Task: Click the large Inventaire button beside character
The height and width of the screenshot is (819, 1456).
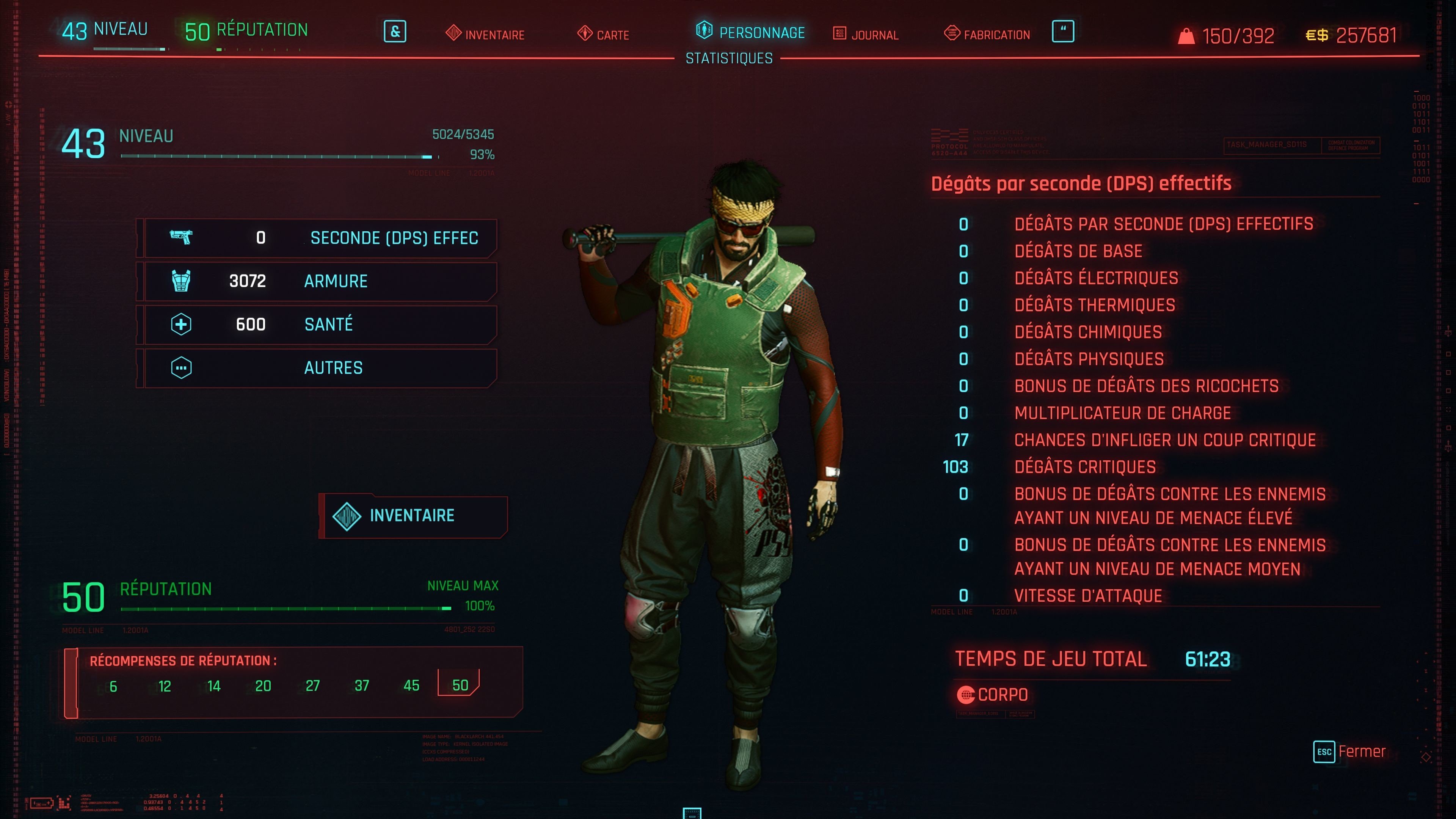Action: pyautogui.click(x=413, y=516)
